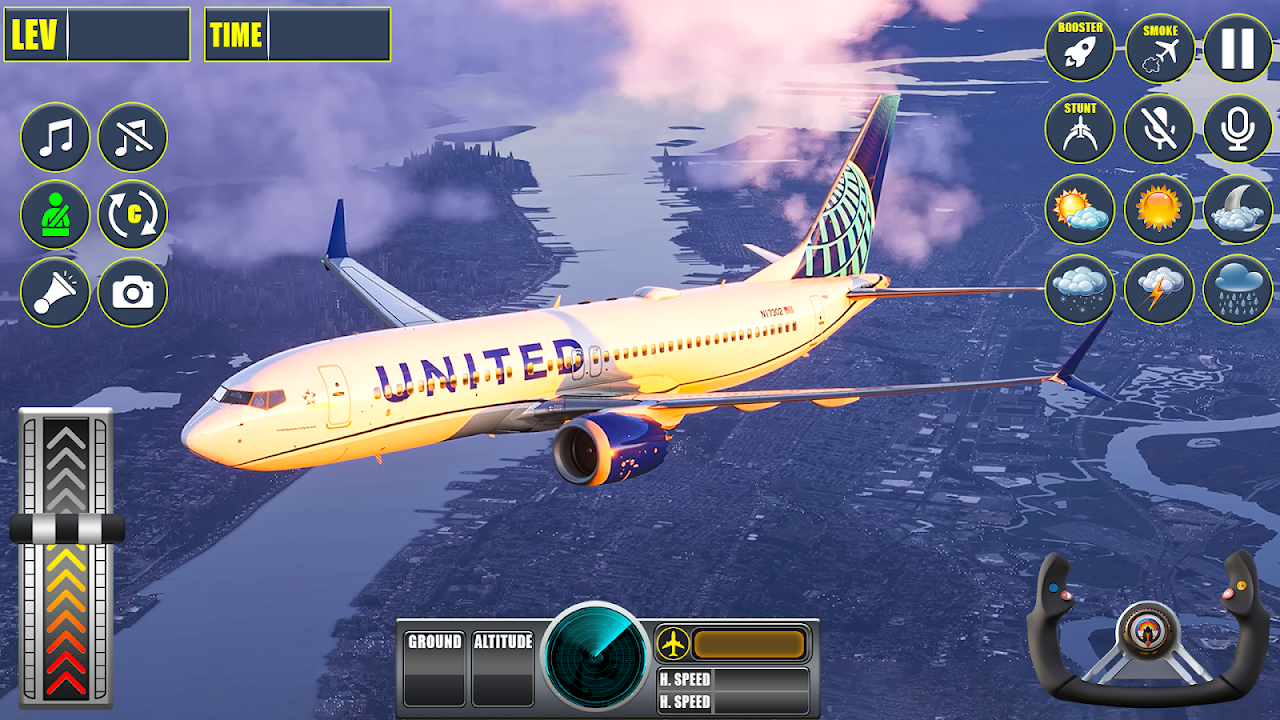Turn on music with the note icon
This screenshot has width=1280, height=720.
55,137
